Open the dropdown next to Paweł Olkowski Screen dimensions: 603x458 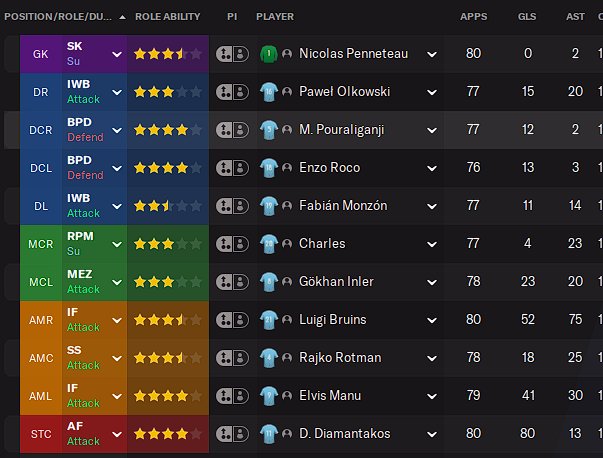432,92
